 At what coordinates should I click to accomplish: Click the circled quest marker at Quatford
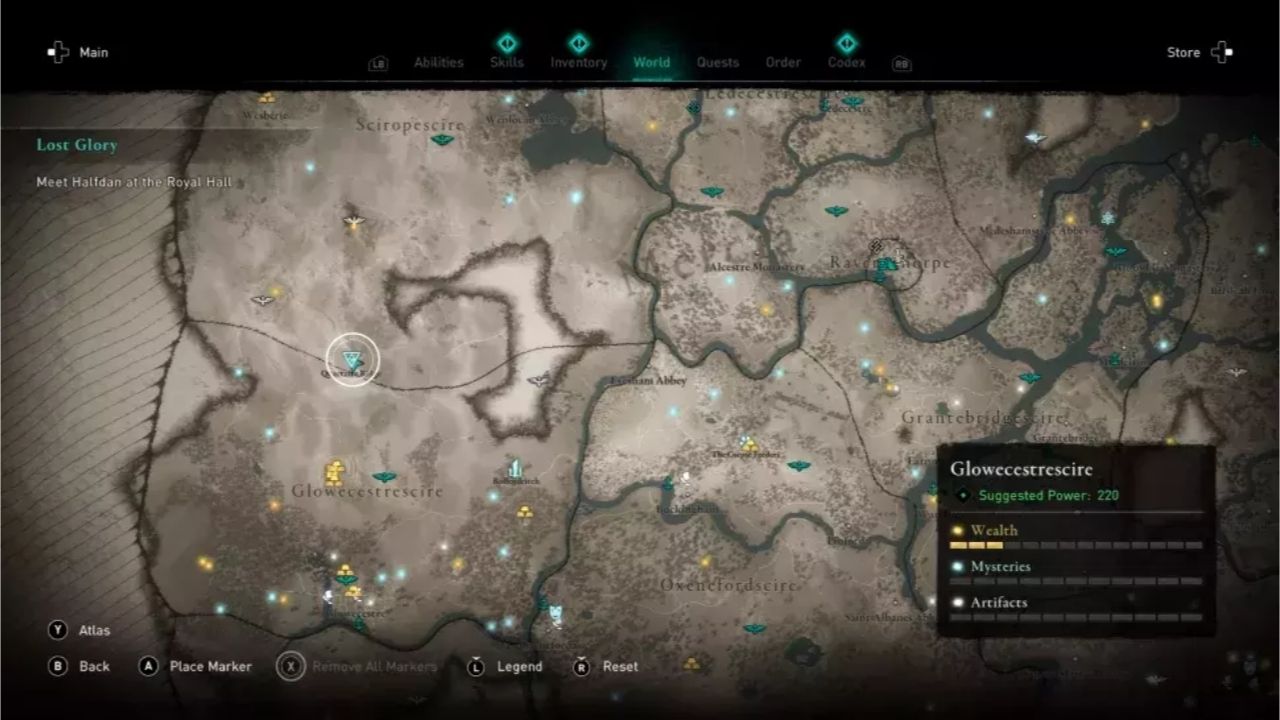click(350, 355)
